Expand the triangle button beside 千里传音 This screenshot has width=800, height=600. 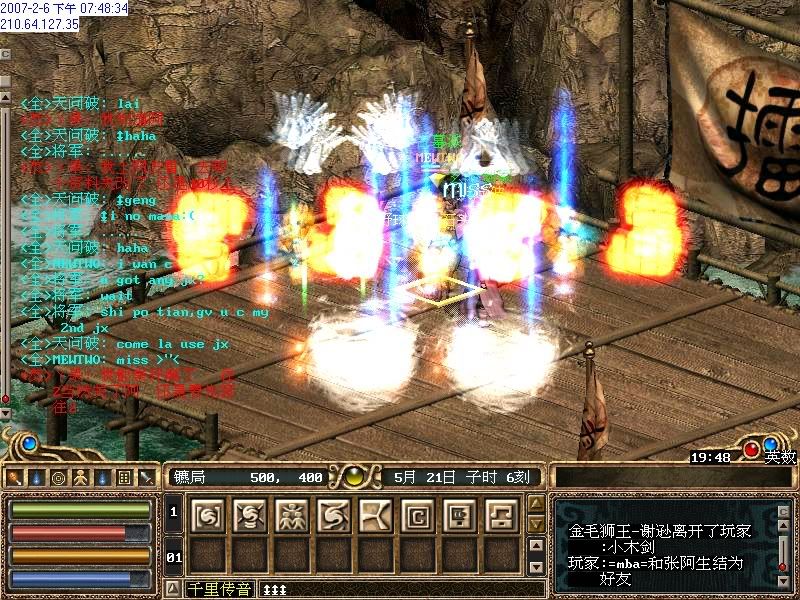tap(172, 588)
